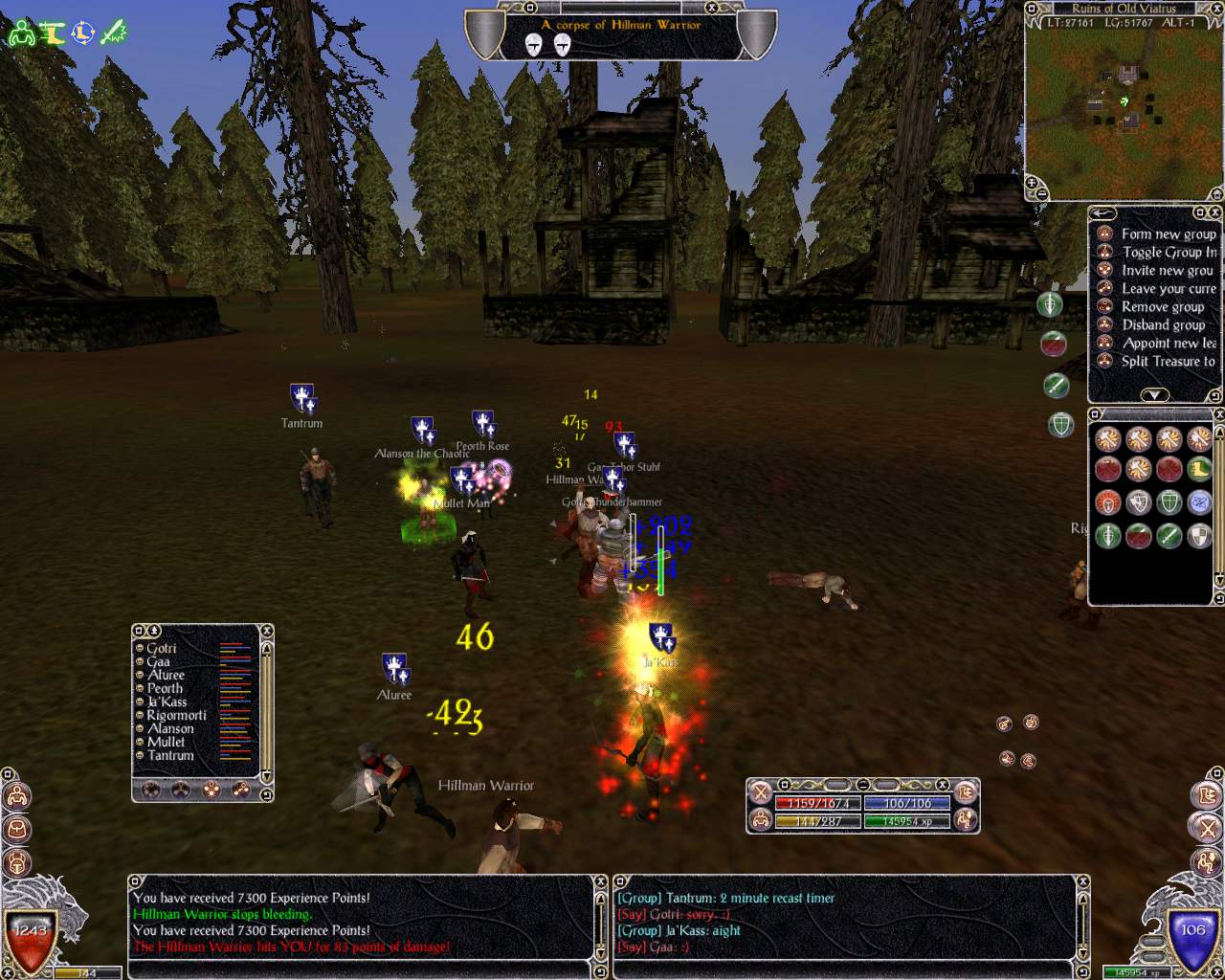This screenshot has width=1225, height=980.
Task: Activate the green boot ability icon
Action: point(1199,470)
